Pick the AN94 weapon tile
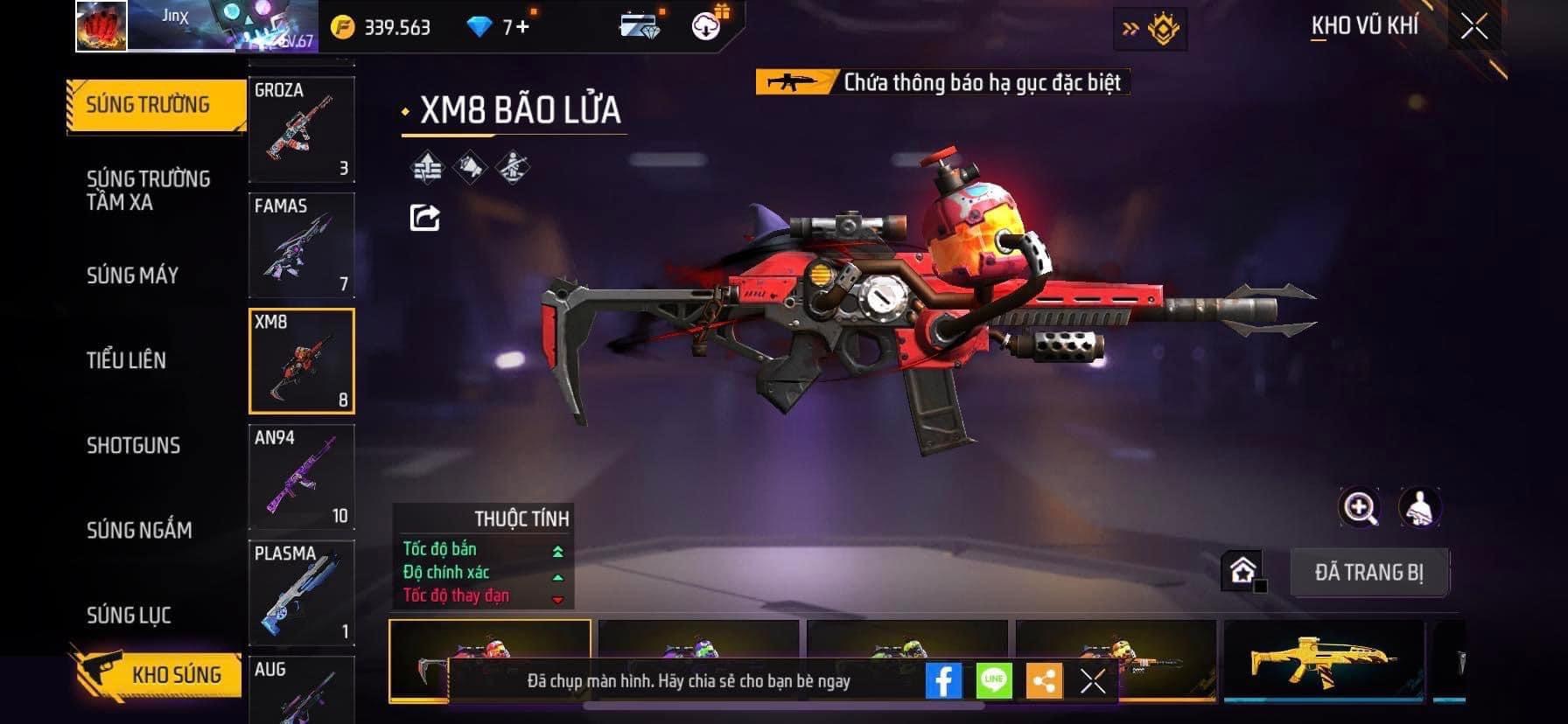 tap(302, 477)
